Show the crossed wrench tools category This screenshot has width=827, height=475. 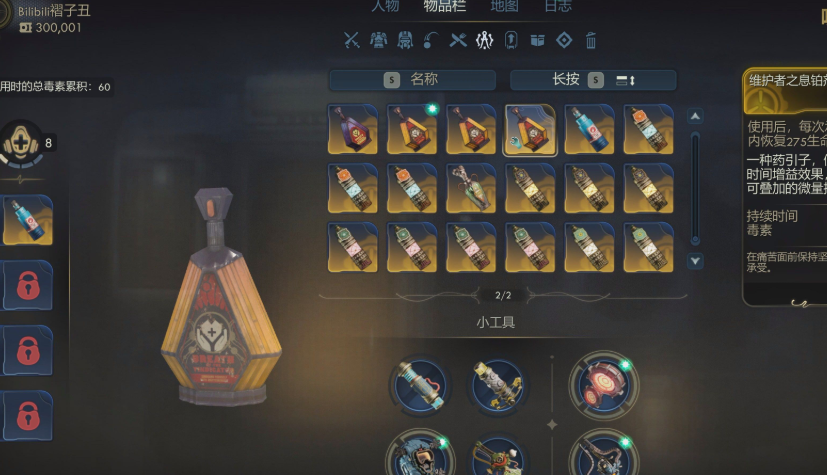[458, 40]
